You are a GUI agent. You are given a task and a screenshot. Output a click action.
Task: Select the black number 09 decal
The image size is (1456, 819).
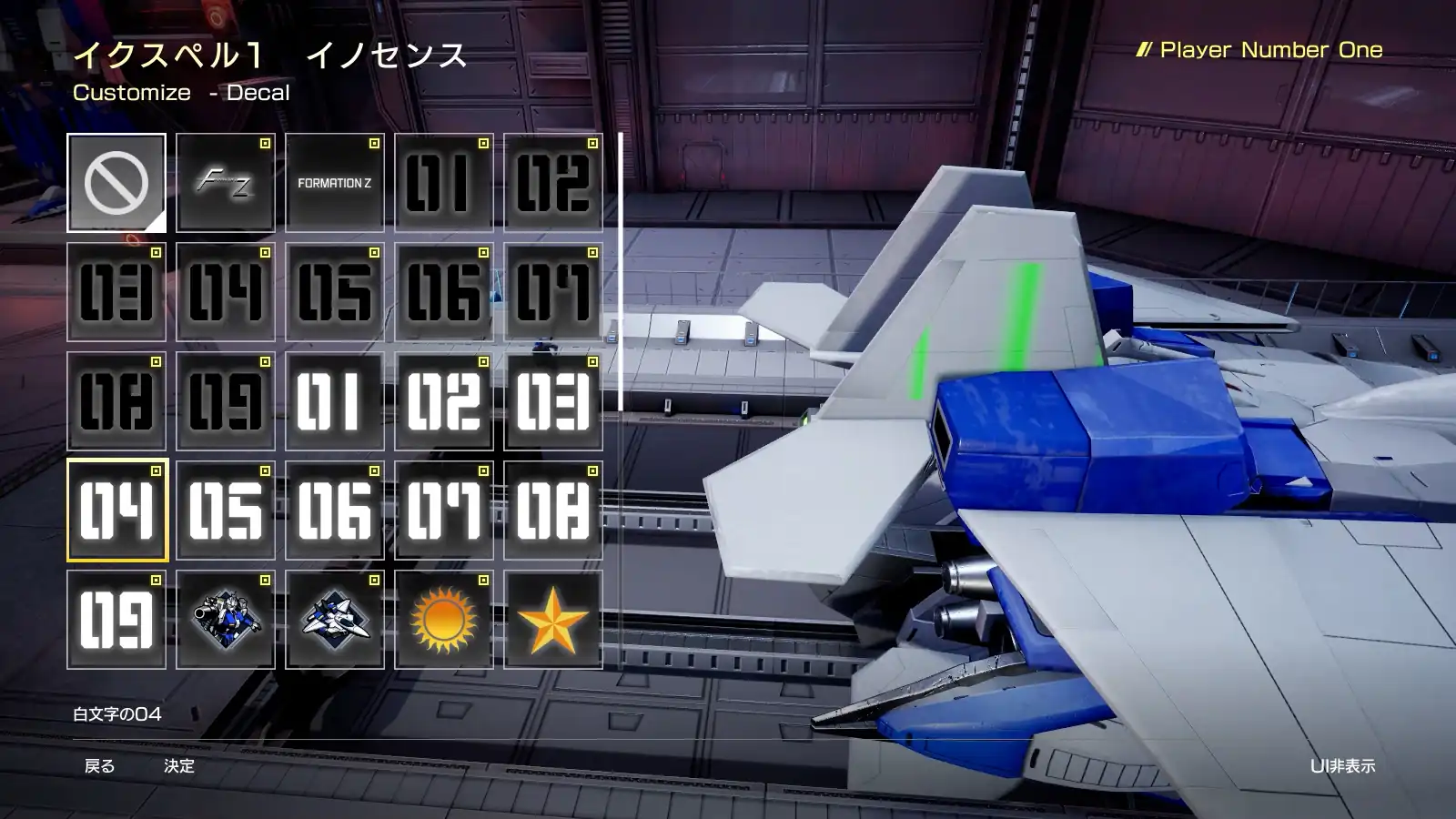tap(225, 400)
